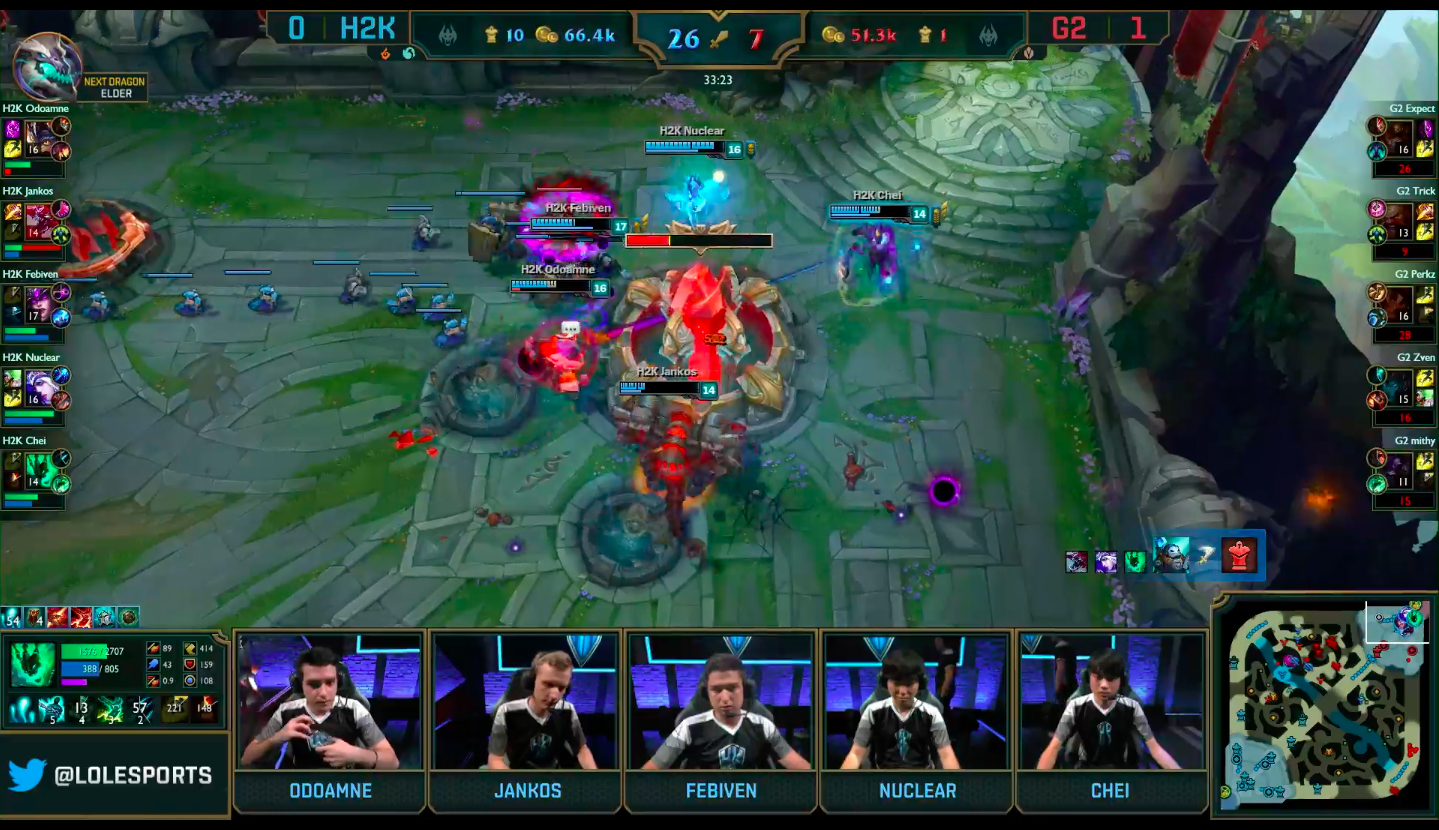Select H2K Febiven's champion portrait

click(40, 303)
